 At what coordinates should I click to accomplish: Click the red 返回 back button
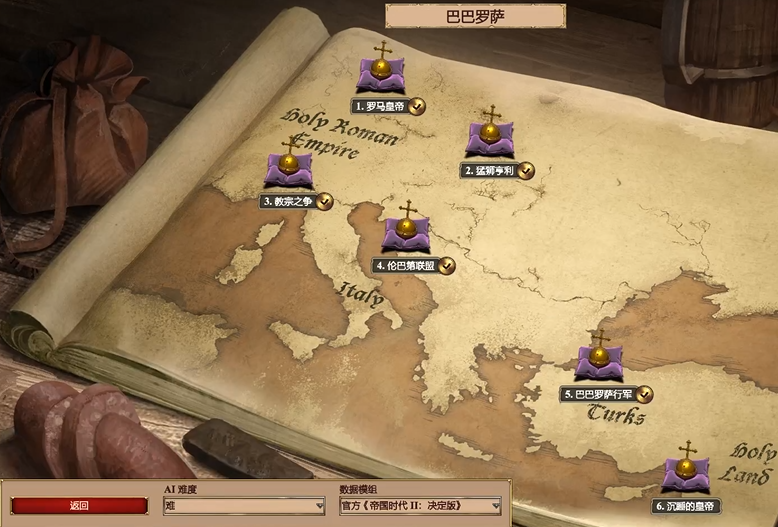(x=79, y=506)
